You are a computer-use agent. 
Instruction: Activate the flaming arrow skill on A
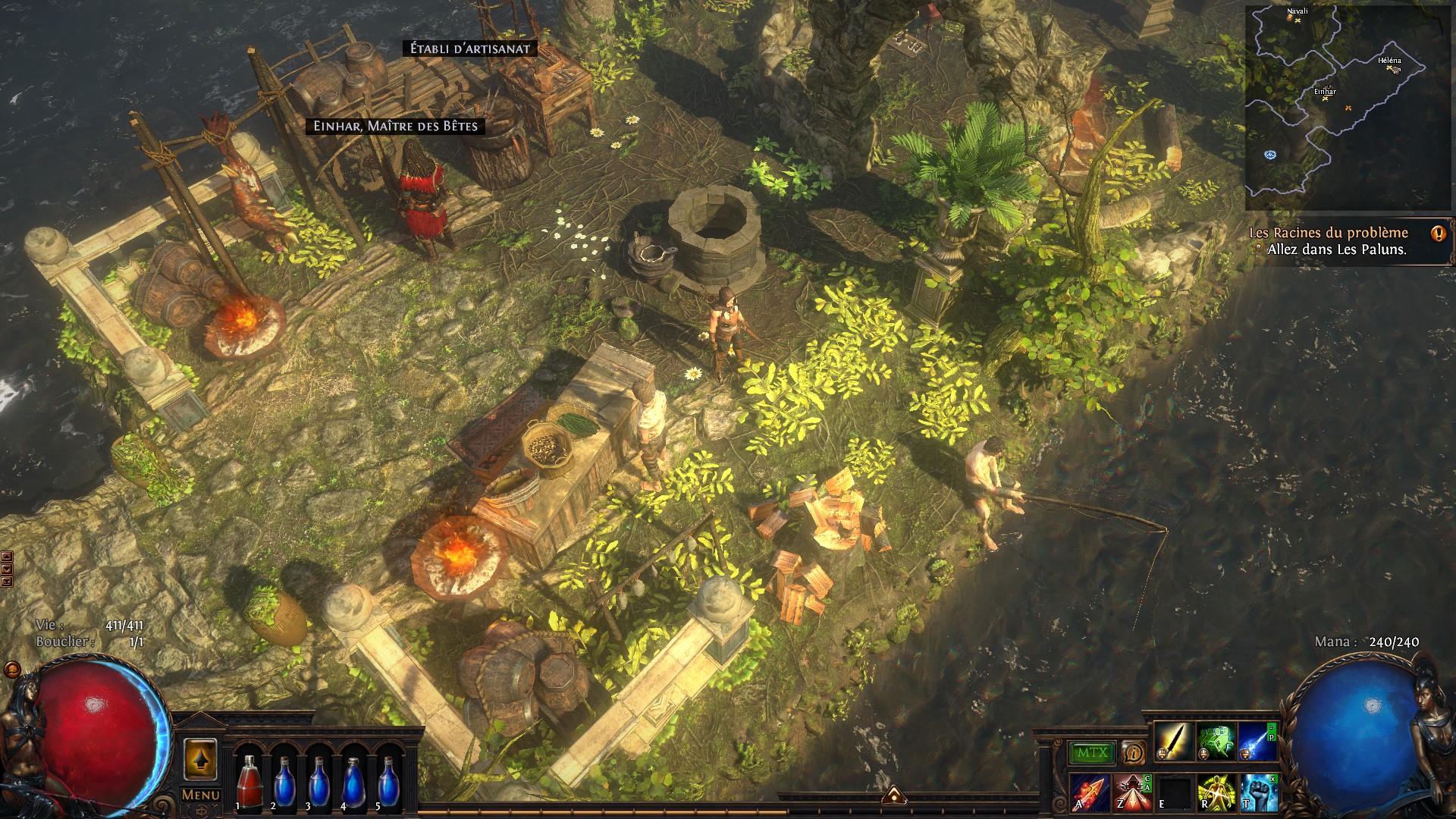(1090, 792)
